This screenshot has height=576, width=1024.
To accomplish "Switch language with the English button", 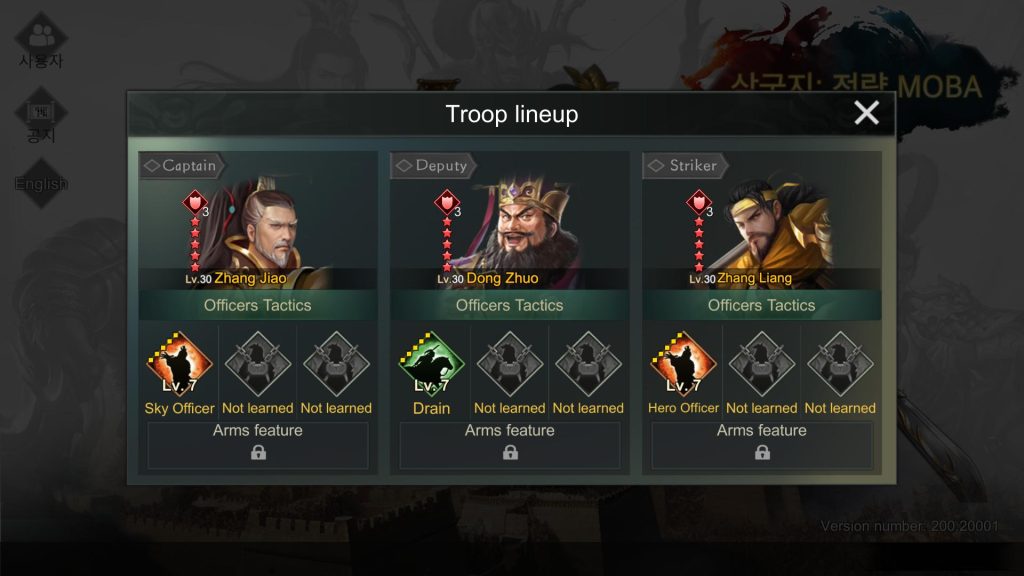I will (x=41, y=184).
